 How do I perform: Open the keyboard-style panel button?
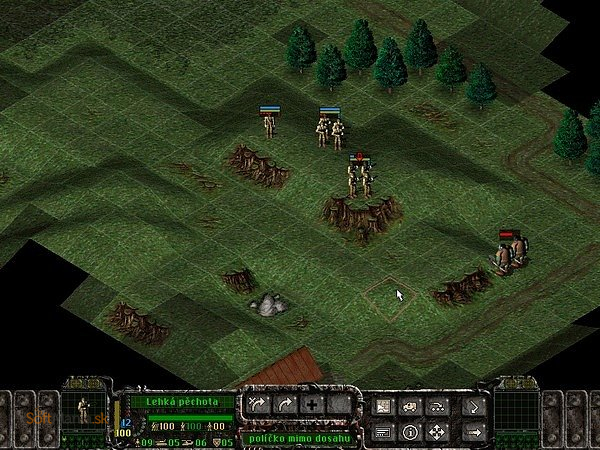coord(383,432)
